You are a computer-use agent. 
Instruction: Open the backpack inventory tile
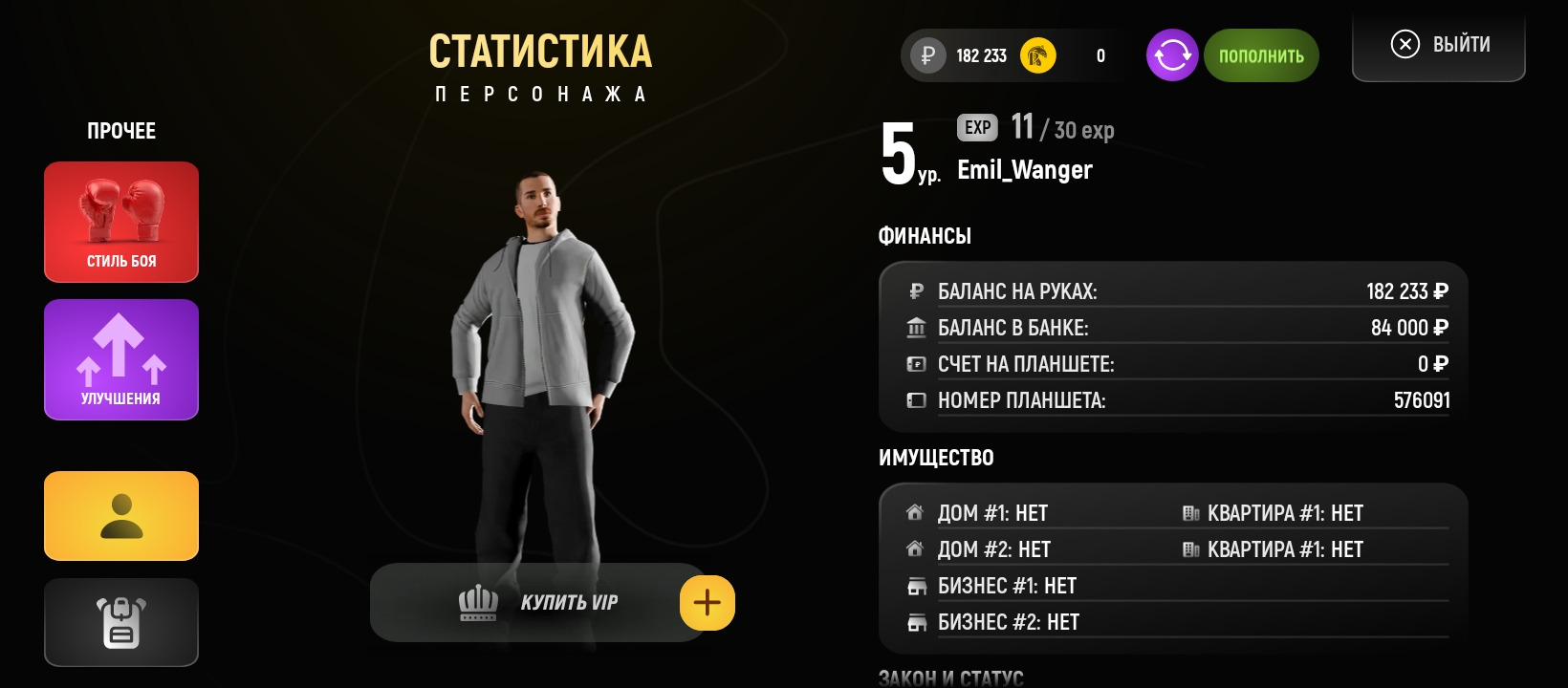(x=121, y=622)
